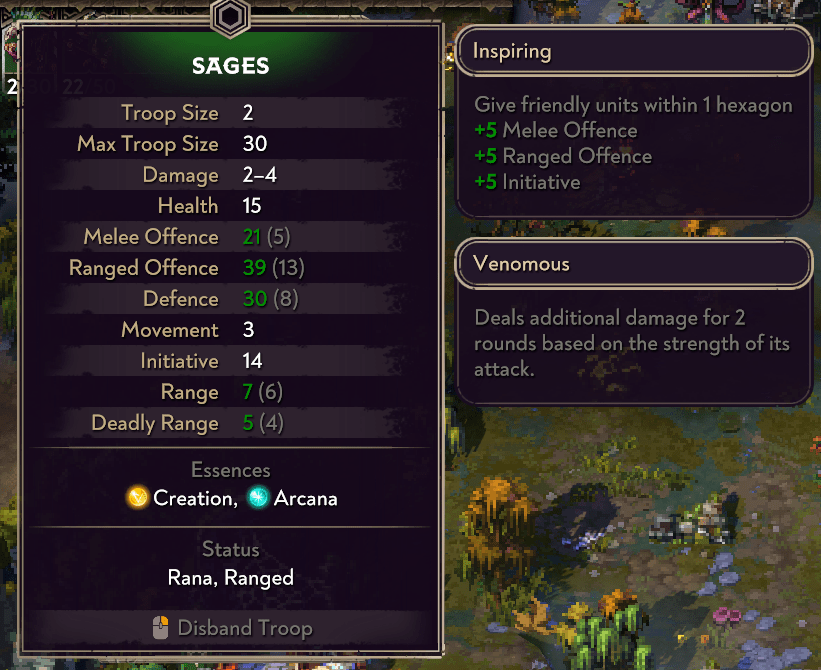The height and width of the screenshot is (670, 821).
Task: Select the Venomous trait header
Action: (633, 265)
